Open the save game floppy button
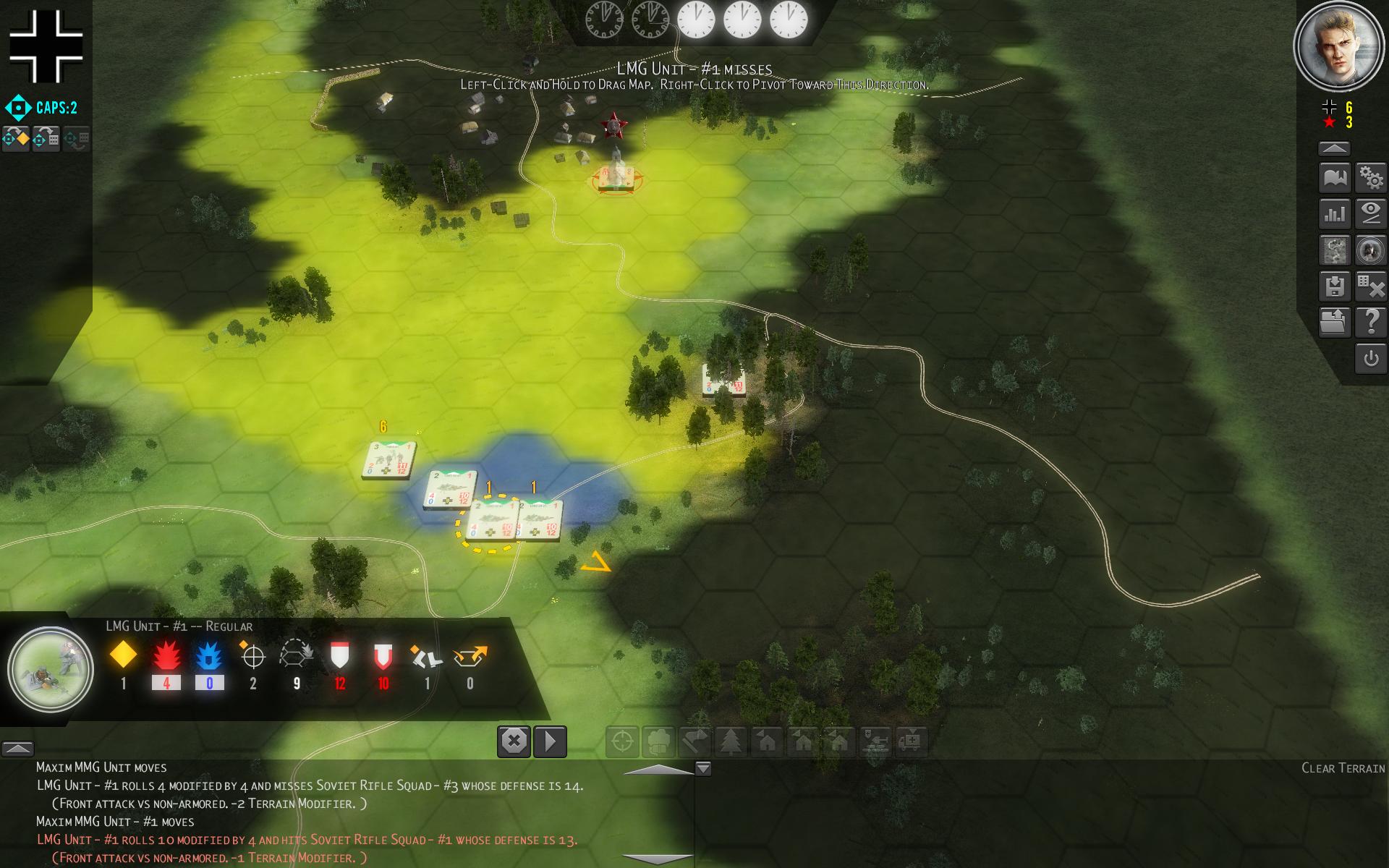Screen dimensions: 1389x868 tap(1335, 286)
